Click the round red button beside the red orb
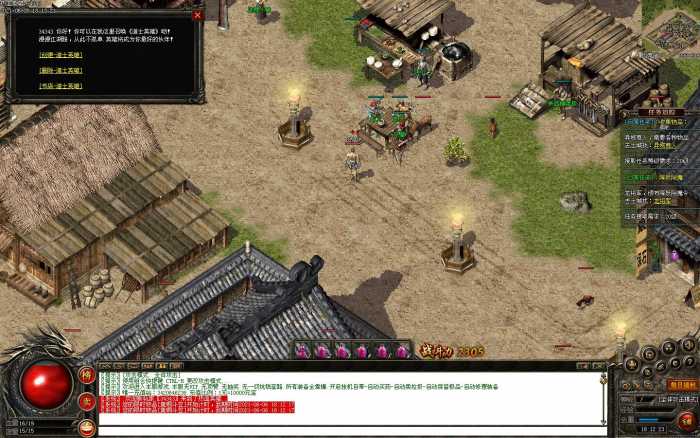 click(87, 401)
